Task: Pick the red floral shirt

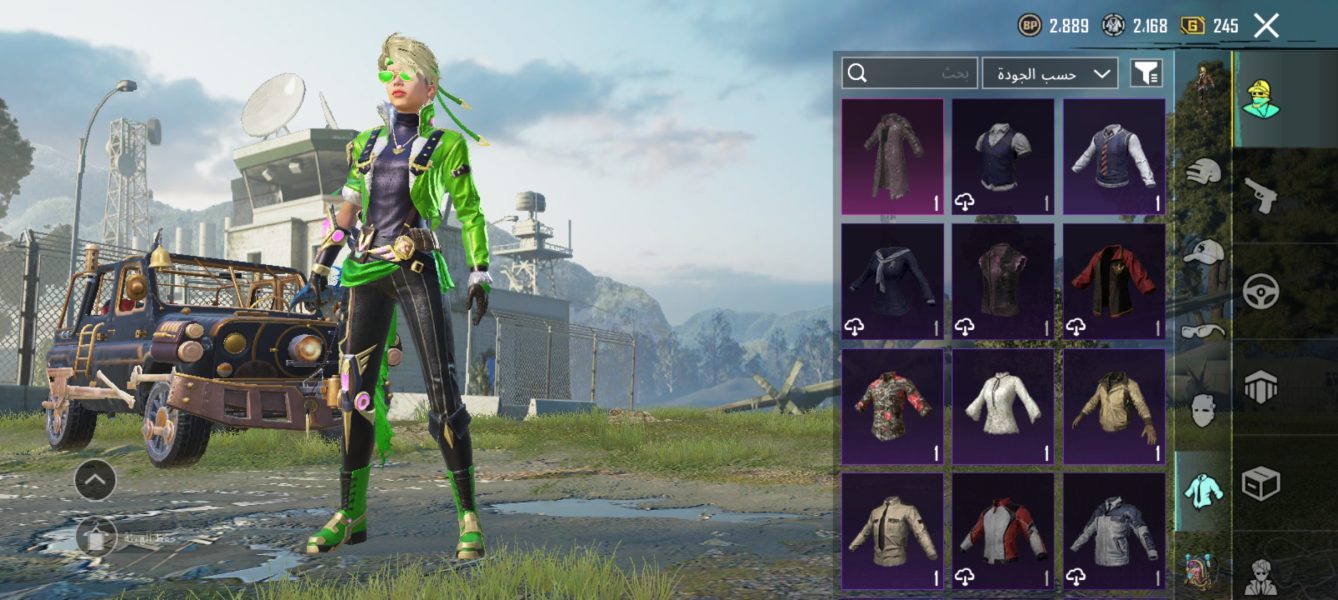Action: (x=892, y=405)
